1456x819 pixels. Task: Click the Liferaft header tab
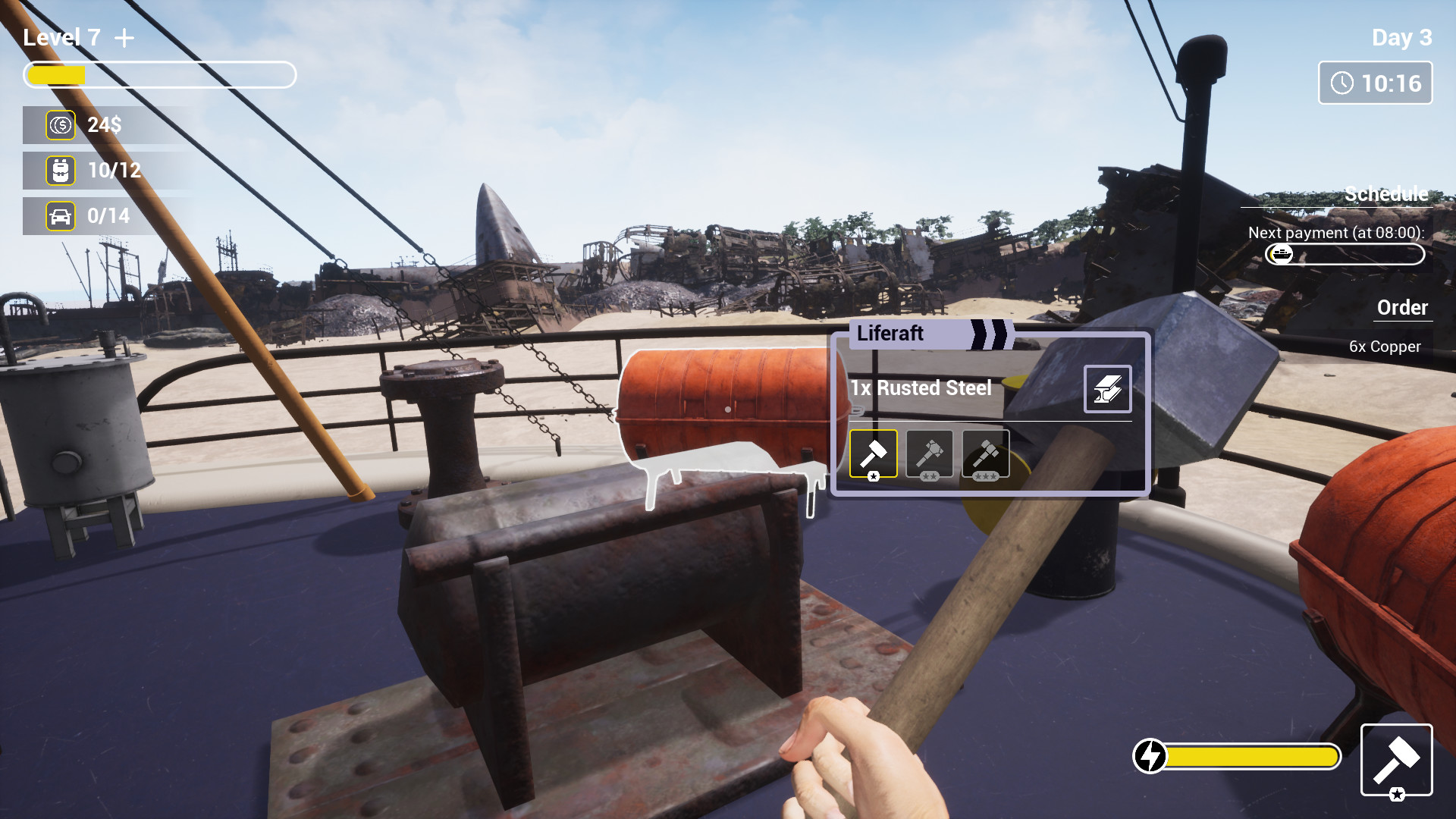coord(891,333)
